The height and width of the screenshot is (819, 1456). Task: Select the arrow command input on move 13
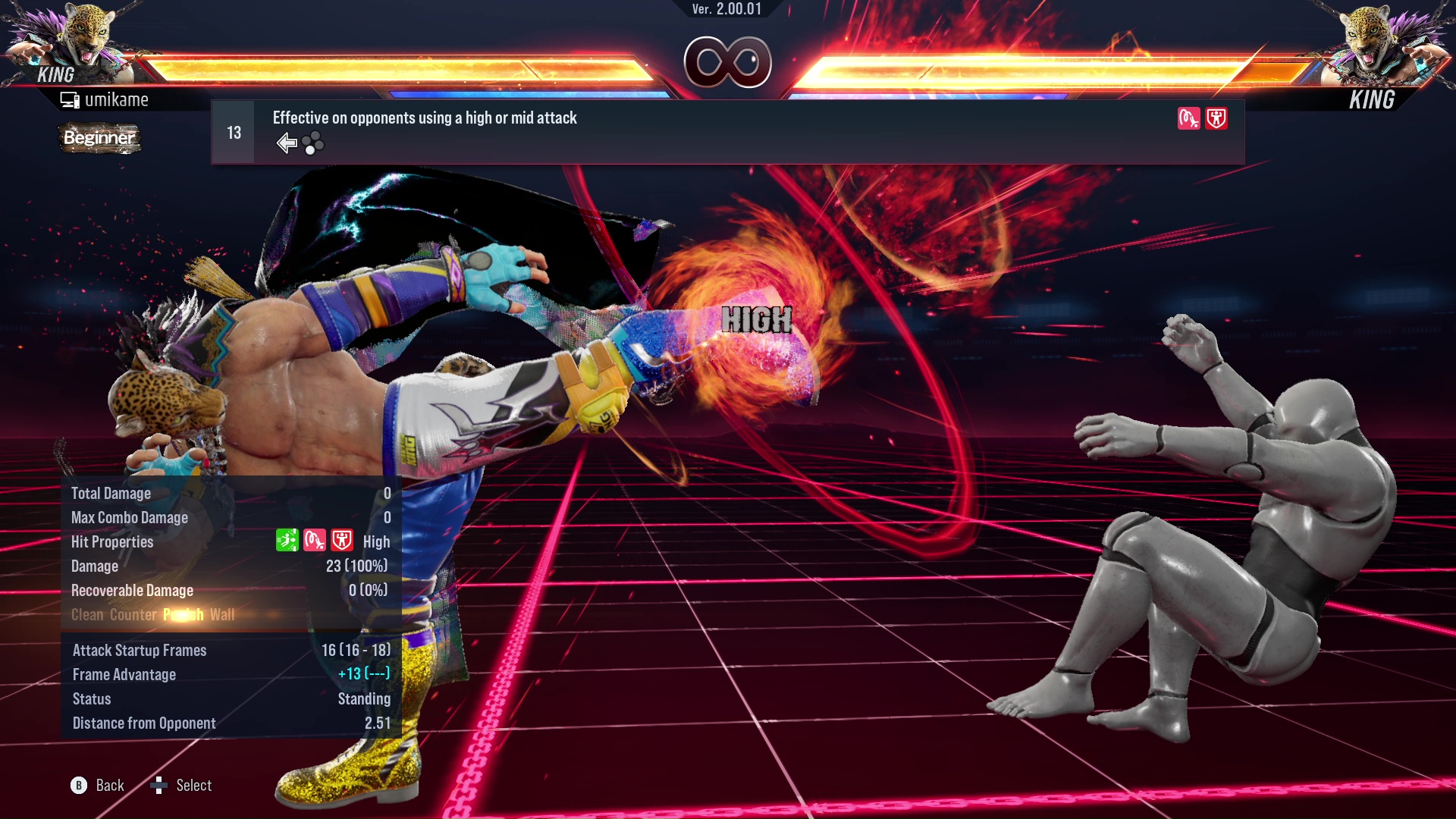click(x=287, y=143)
